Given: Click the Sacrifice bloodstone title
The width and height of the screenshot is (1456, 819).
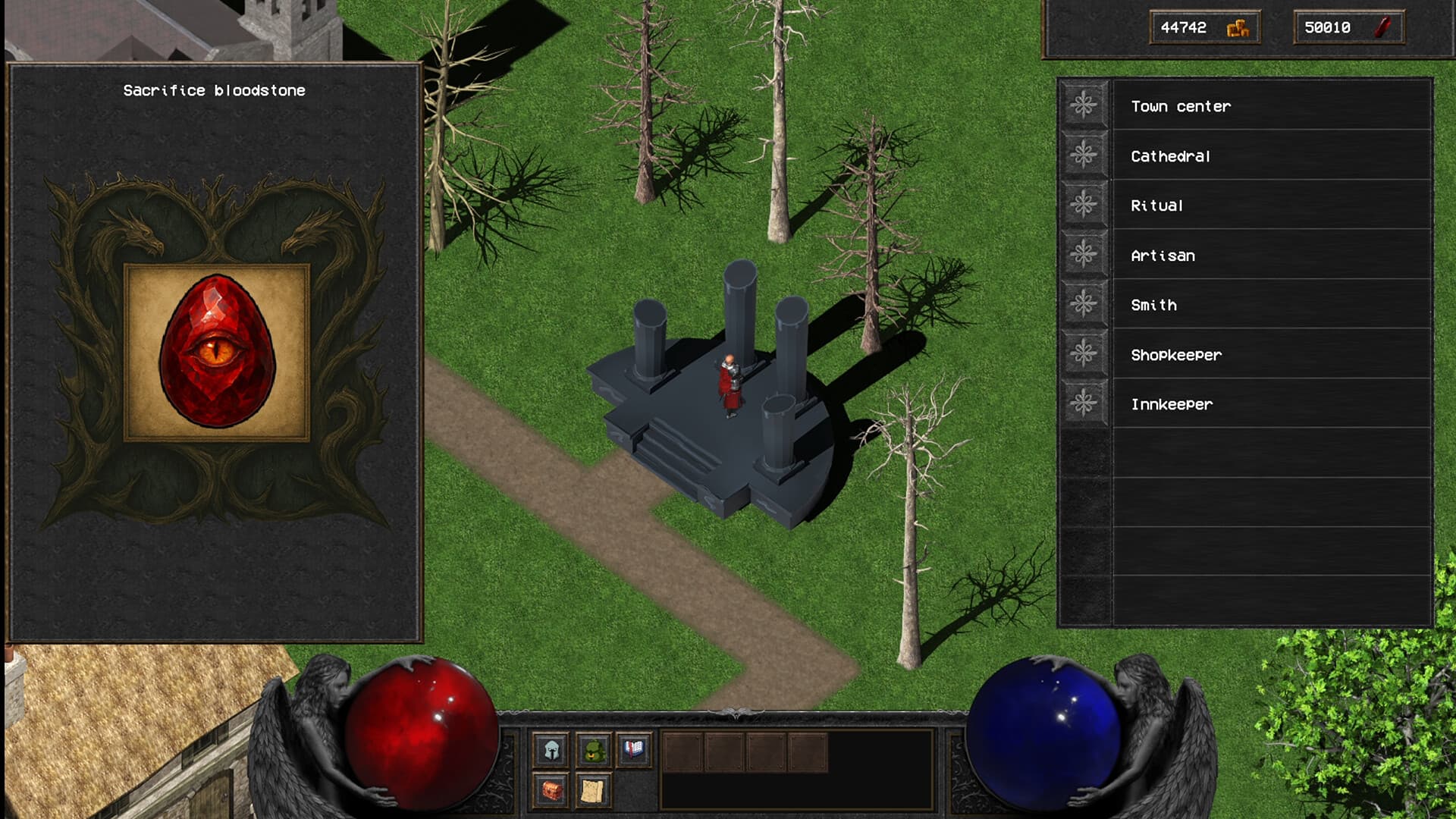Looking at the screenshot, I should pos(214,90).
